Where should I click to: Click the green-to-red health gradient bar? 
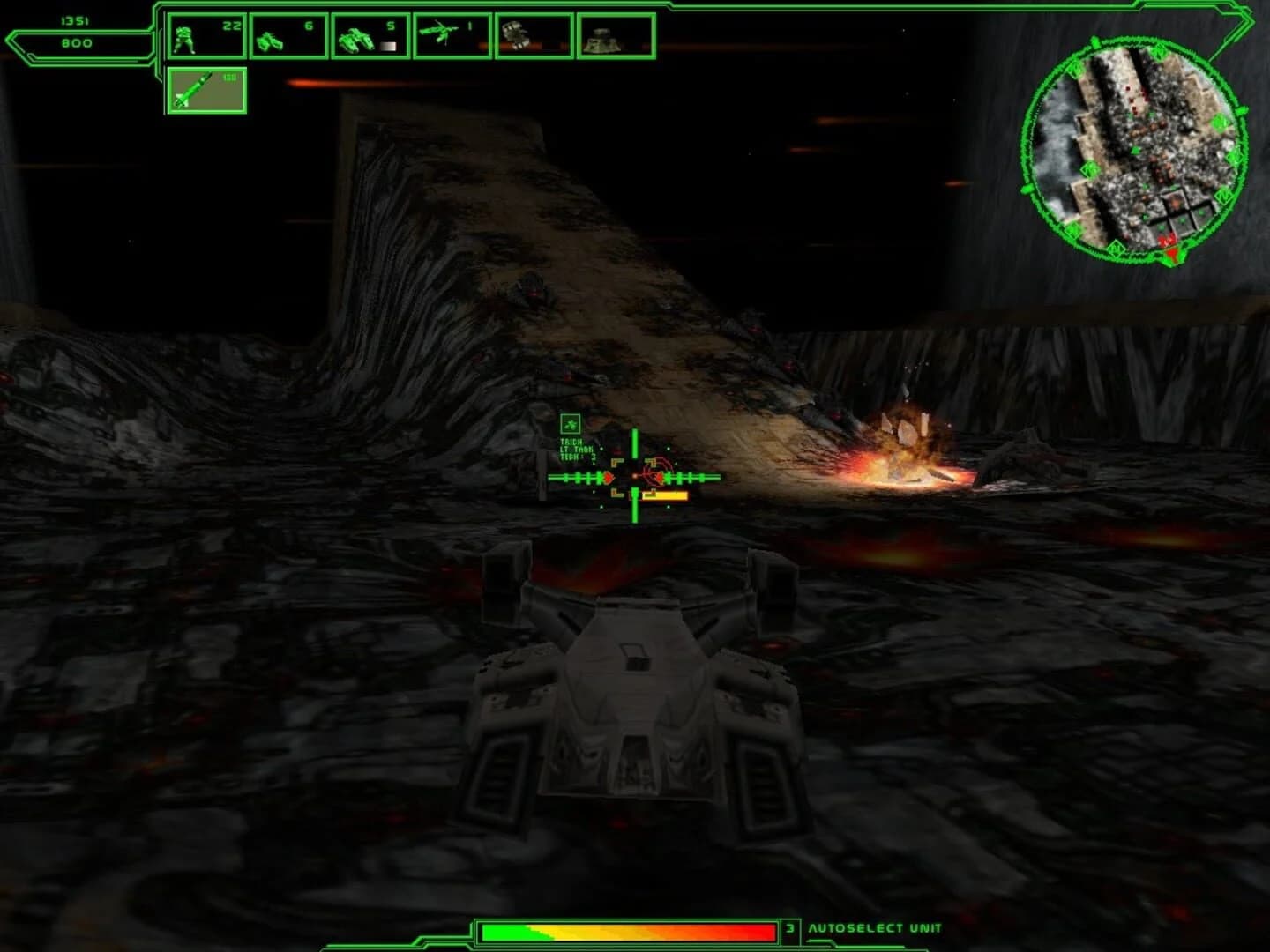click(x=626, y=927)
